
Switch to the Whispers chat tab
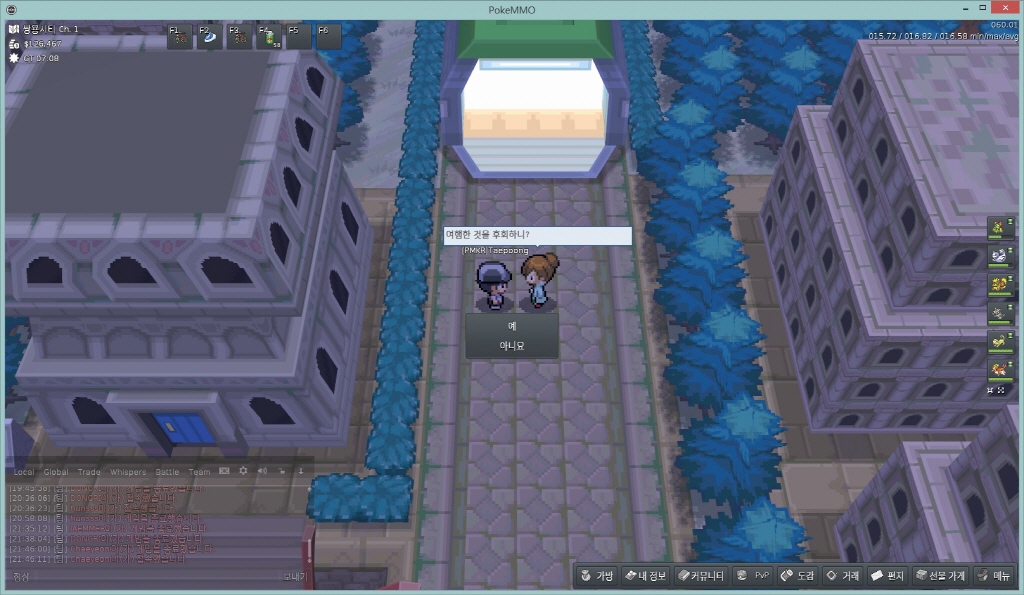tap(127, 471)
